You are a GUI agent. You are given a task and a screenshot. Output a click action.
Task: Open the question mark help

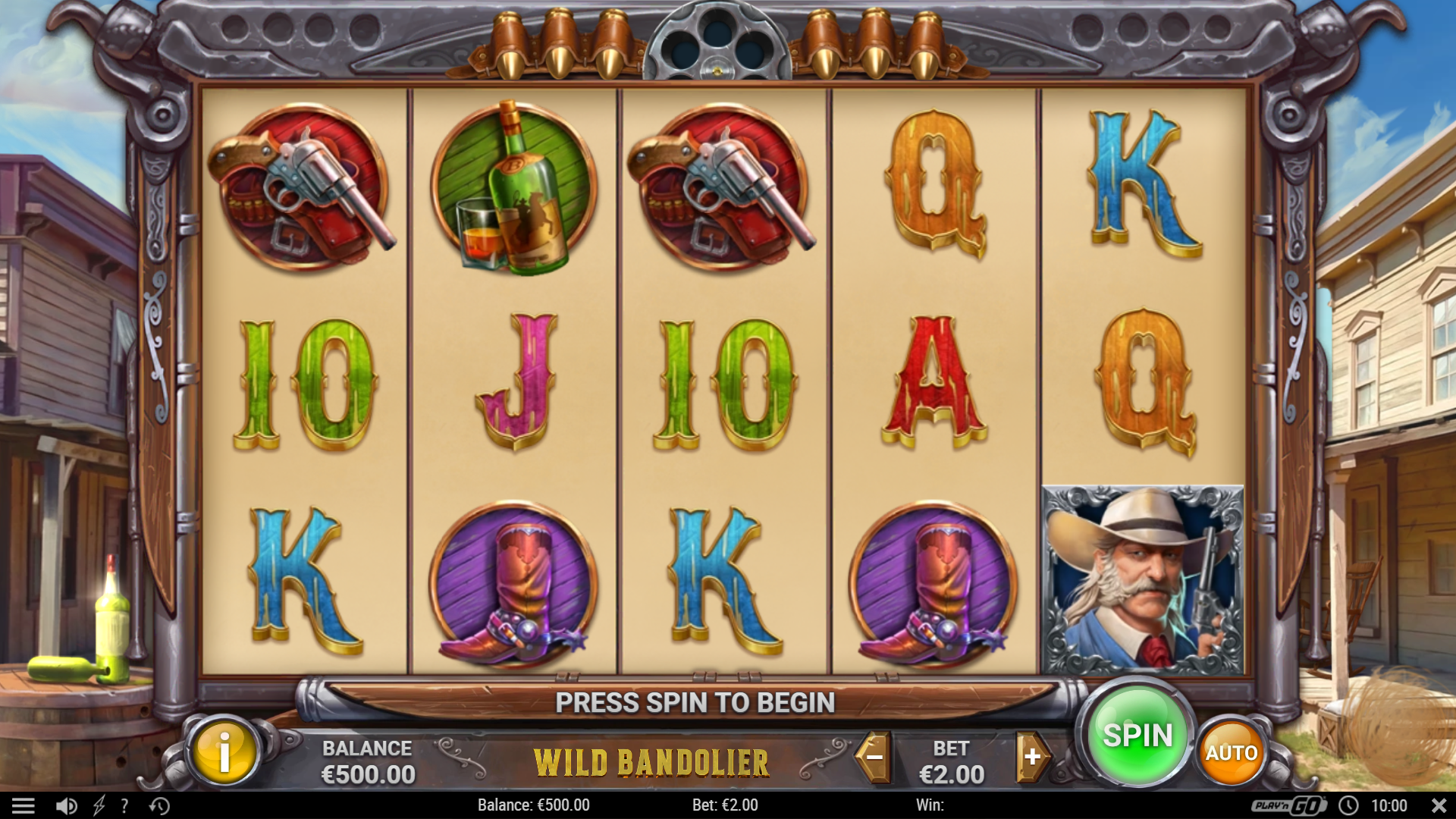(x=124, y=805)
